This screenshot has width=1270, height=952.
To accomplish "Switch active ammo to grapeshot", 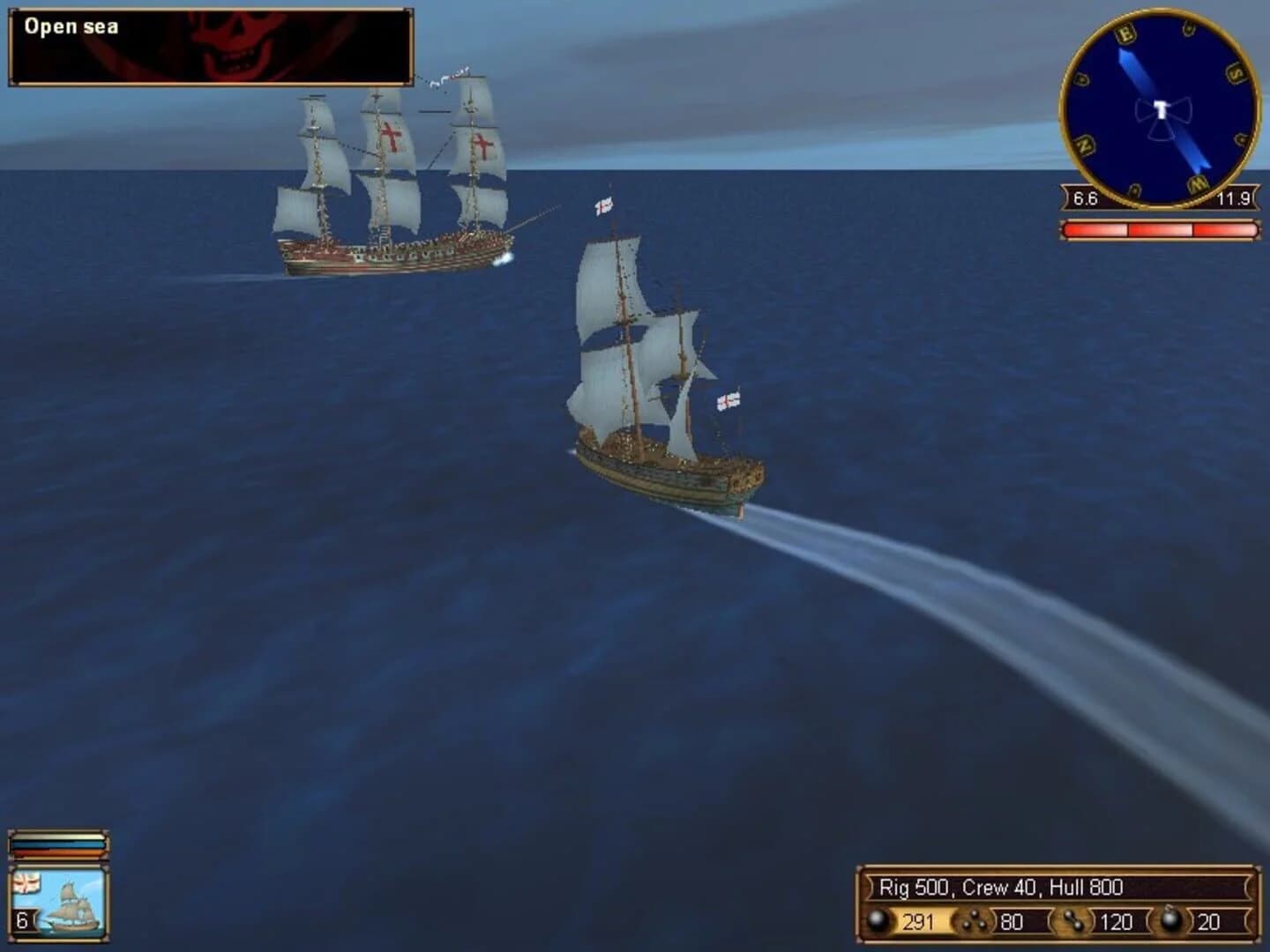I will pyautogui.click(x=974, y=920).
